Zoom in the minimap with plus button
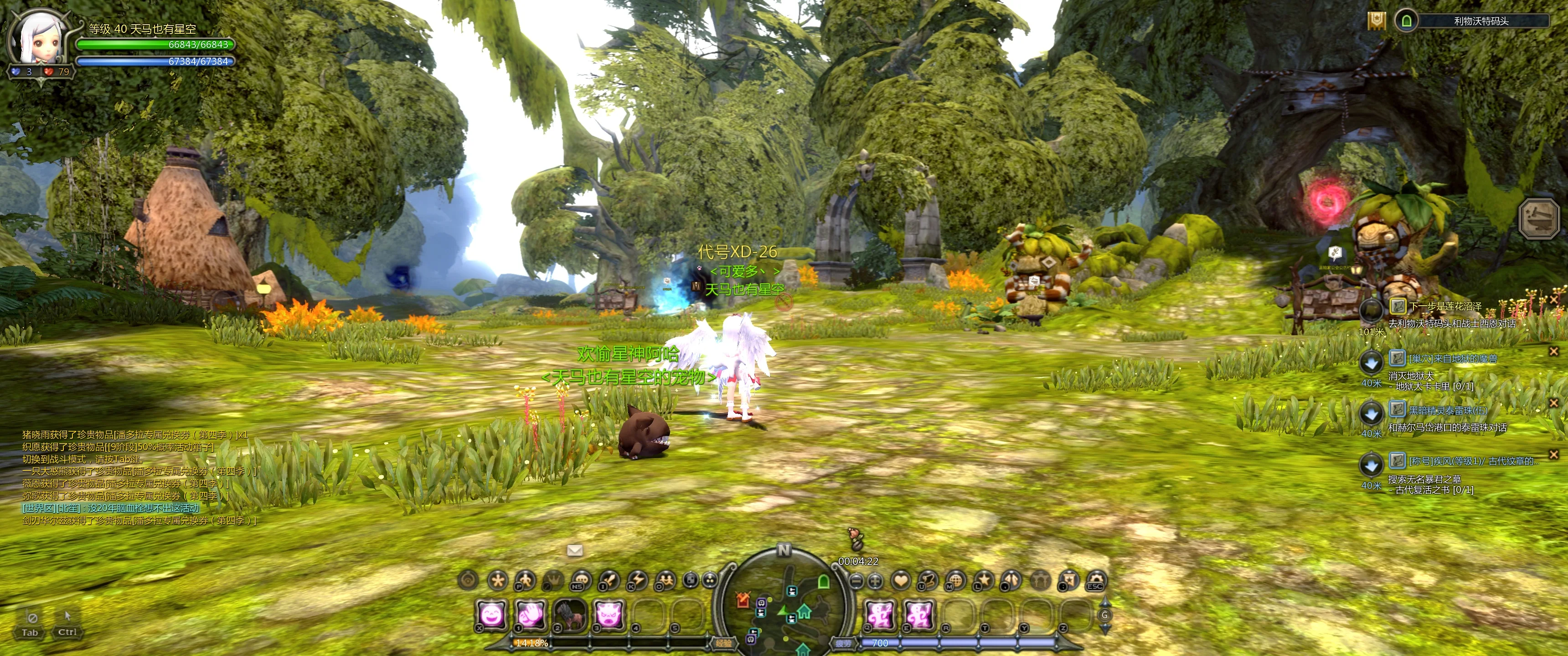 [875, 581]
